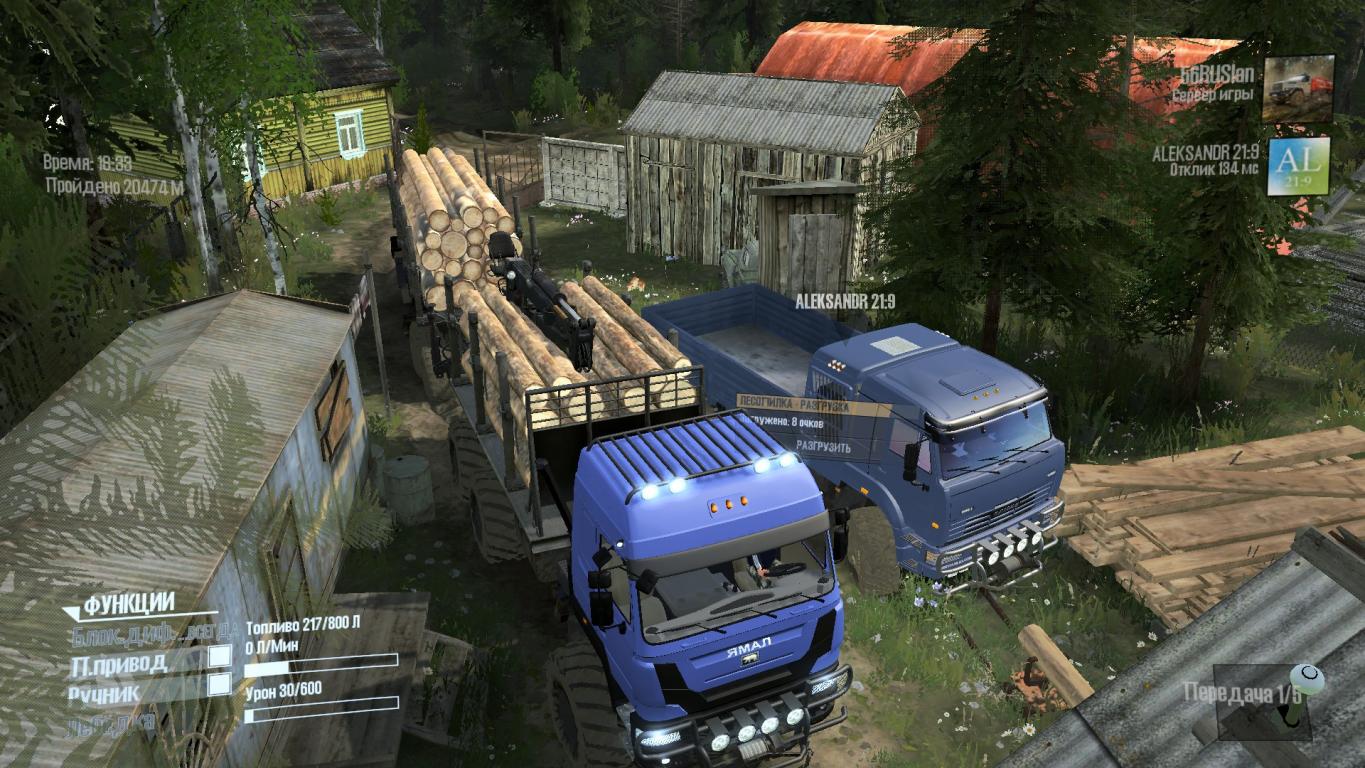
Task: Select ALEKSANDR 21:9 player avatar
Action: pyautogui.click(x=1298, y=166)
